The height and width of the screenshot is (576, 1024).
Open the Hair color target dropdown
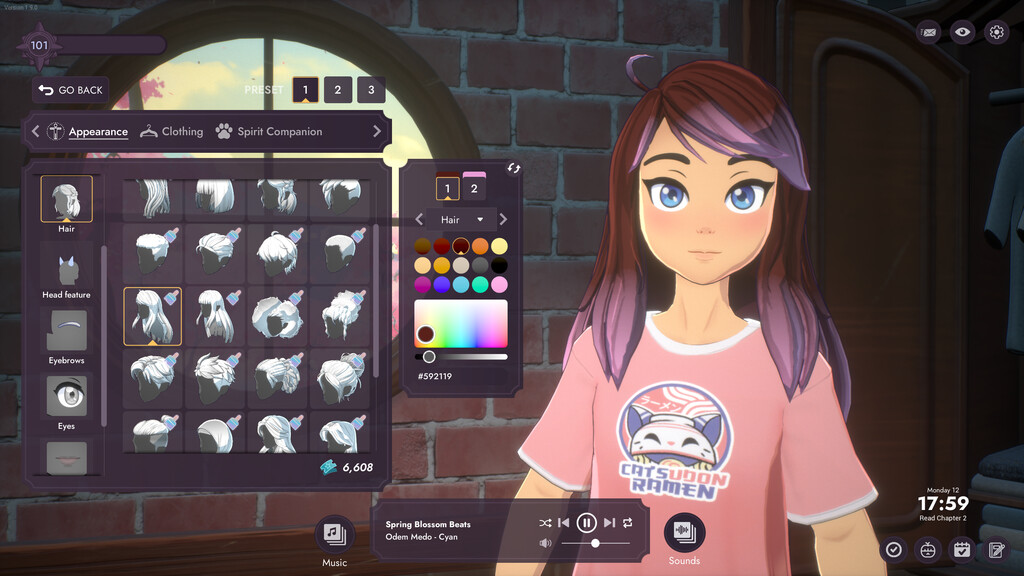click(462, 220)
